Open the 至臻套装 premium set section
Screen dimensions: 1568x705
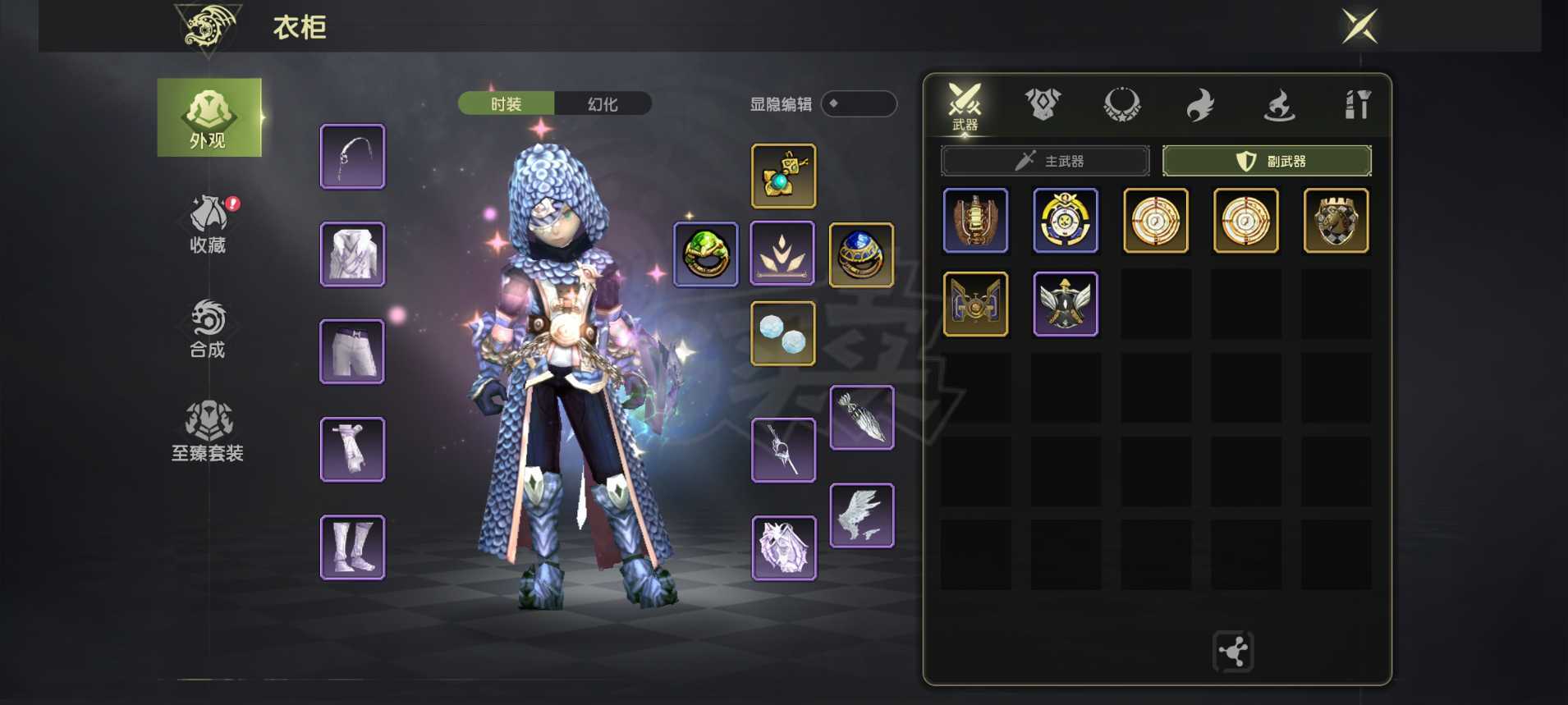pyautogui.click(x=208, y=432)
